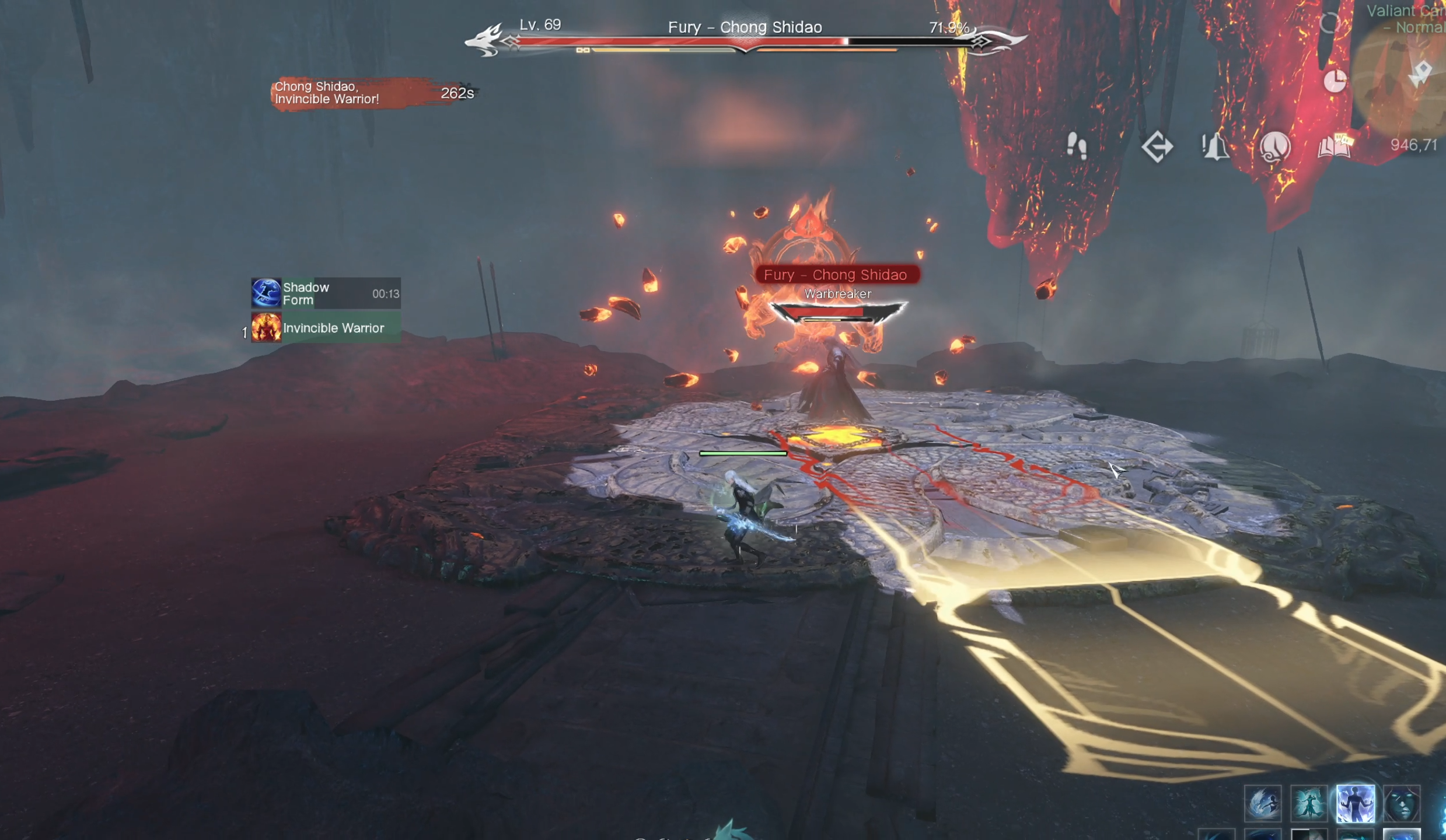
Task: Select the Invincible Warrior status icon
Action: [x=266, y=328]
